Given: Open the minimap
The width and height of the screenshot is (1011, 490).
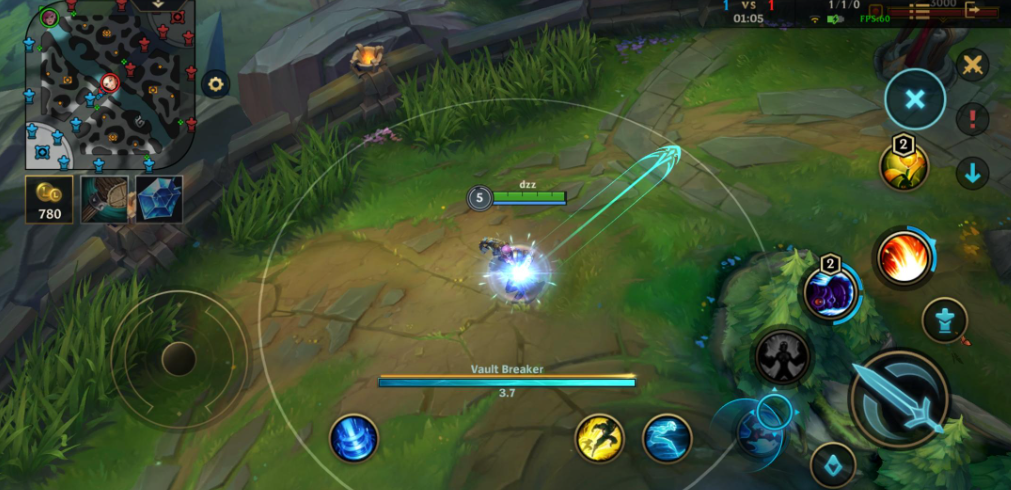Looking at the screenshot, I should pyautogui.click(x=110, y=83).
